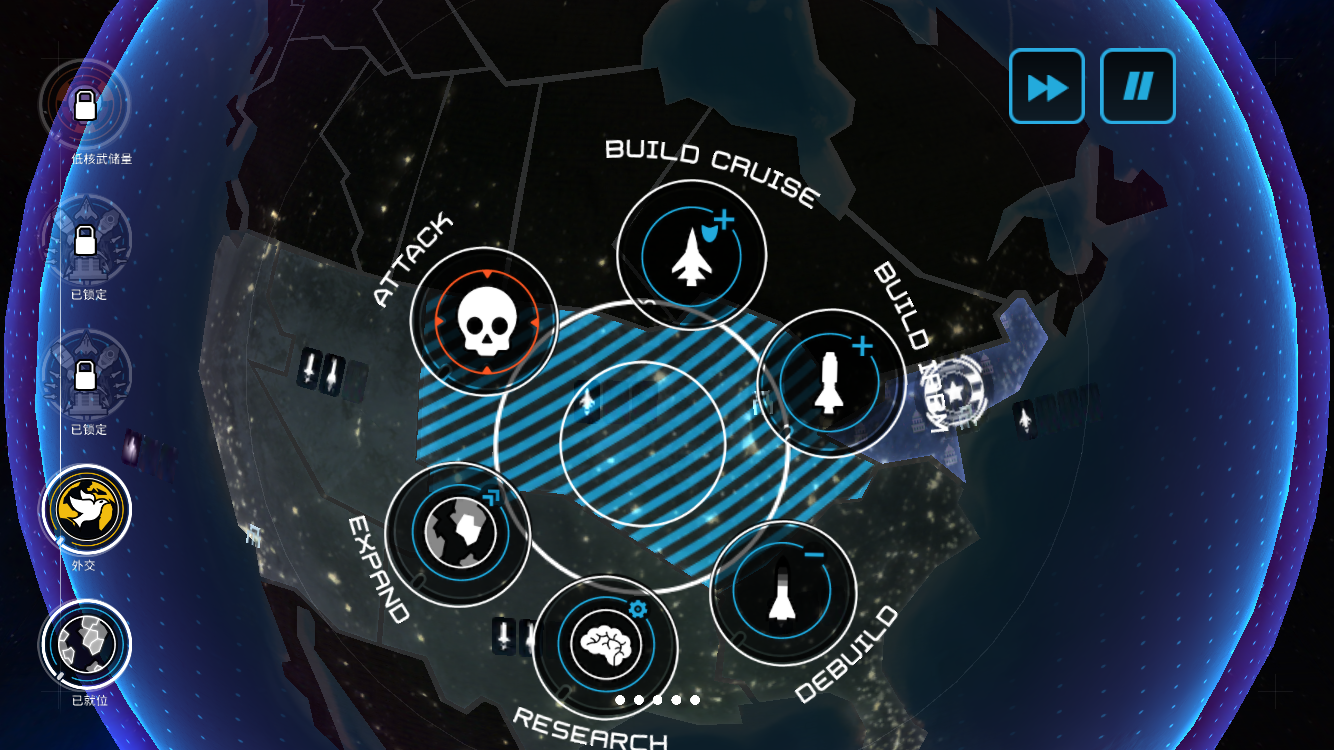This screenshot has height=750, width=1334.
Task: Select the Attack skull action
Action: 485,322
